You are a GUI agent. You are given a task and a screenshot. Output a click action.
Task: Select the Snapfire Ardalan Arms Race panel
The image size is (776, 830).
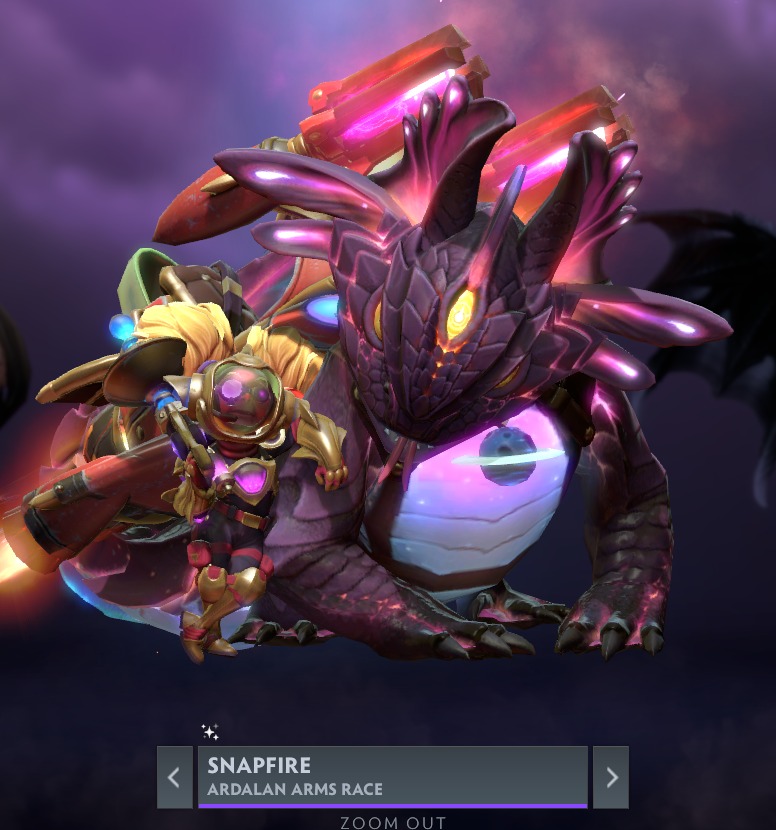click(392, 776)
